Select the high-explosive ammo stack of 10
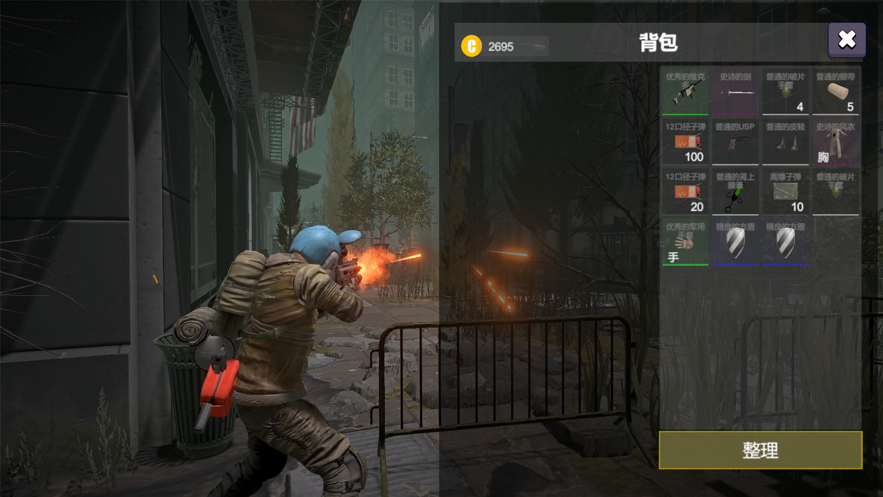883x497 pixels. pos(785,191)
